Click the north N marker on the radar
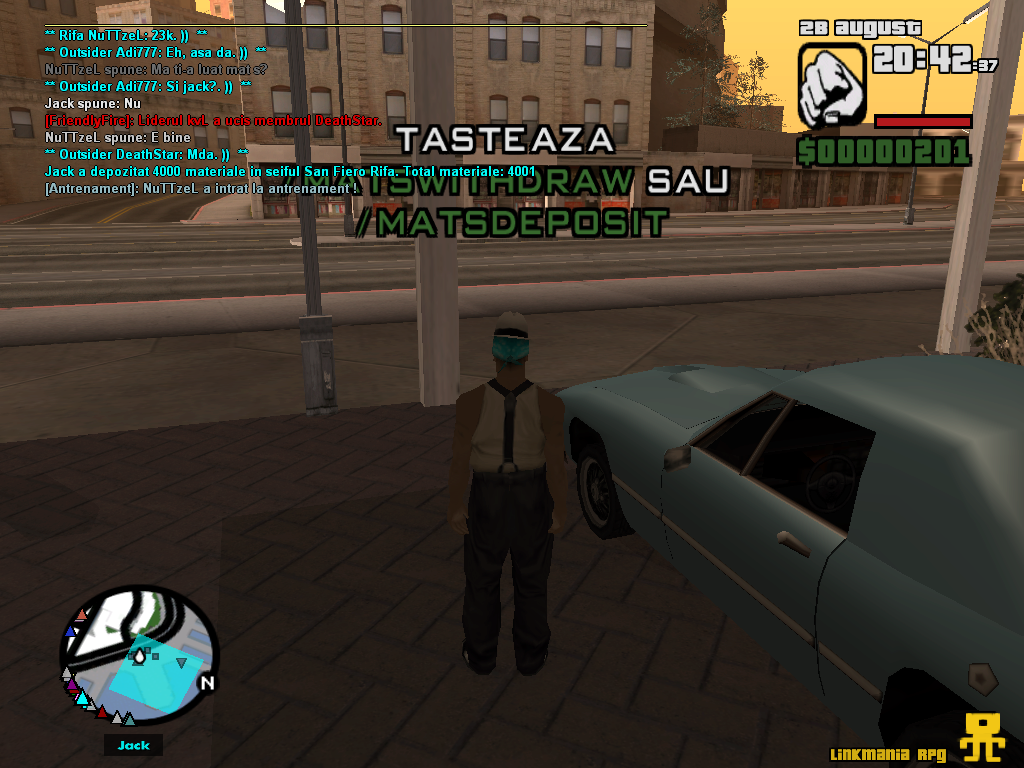 coord(207,684)
